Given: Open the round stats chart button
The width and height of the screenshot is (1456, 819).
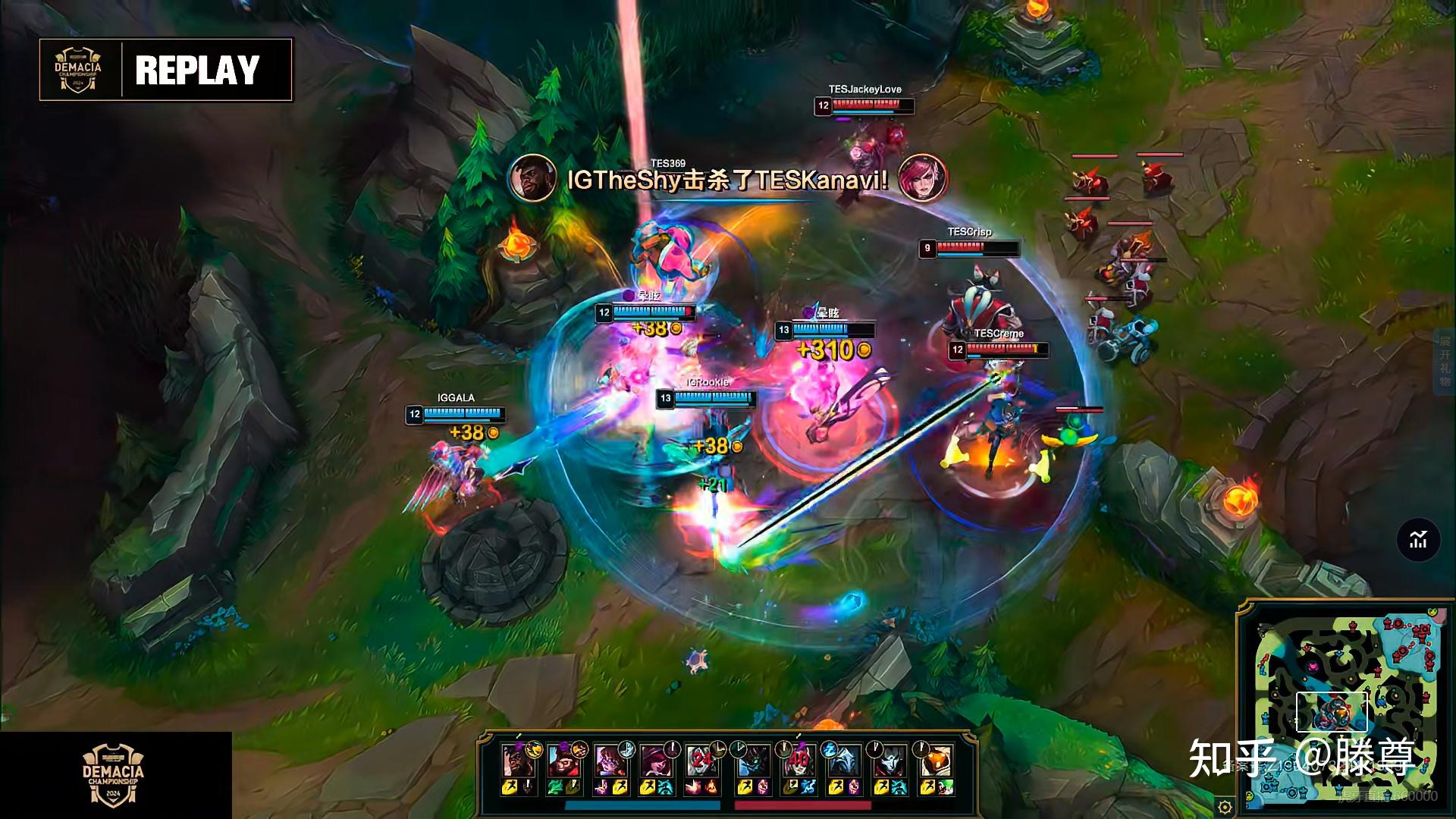Looking at the screenshot, I should pyautogui.click(x=1418, y=541).
